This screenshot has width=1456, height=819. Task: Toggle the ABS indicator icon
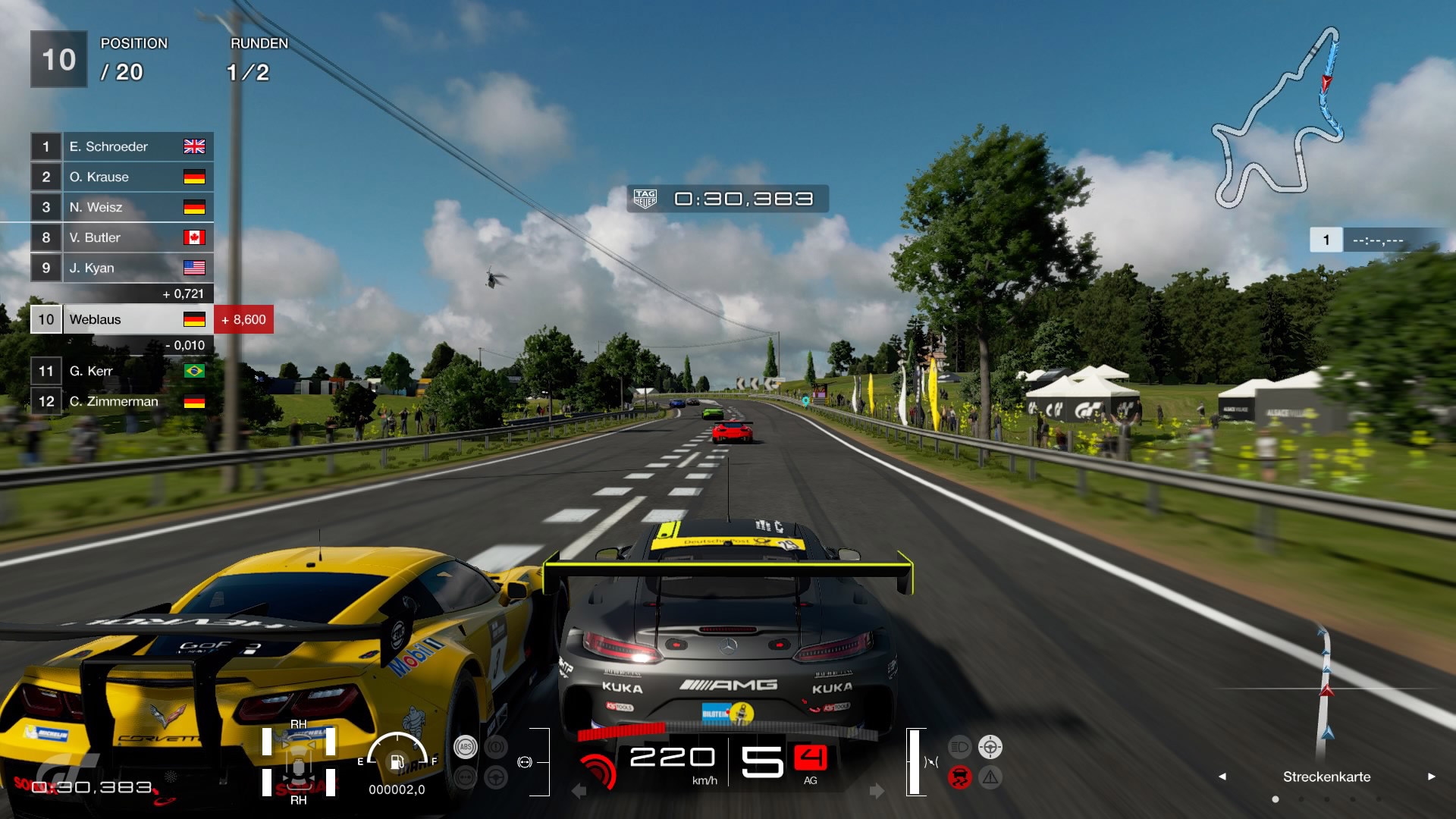pyautogui.click(x=465, y=747)
